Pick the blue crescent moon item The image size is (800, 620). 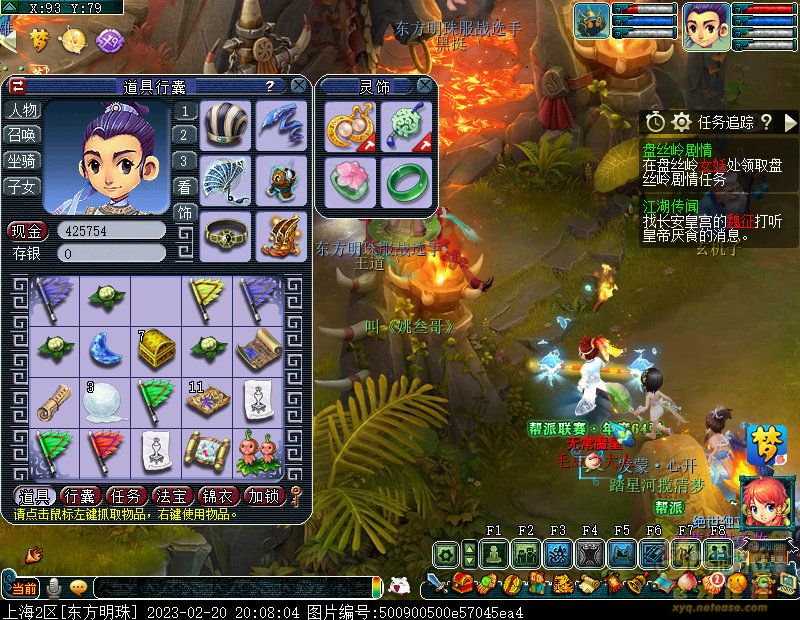[x=106, y=347]
